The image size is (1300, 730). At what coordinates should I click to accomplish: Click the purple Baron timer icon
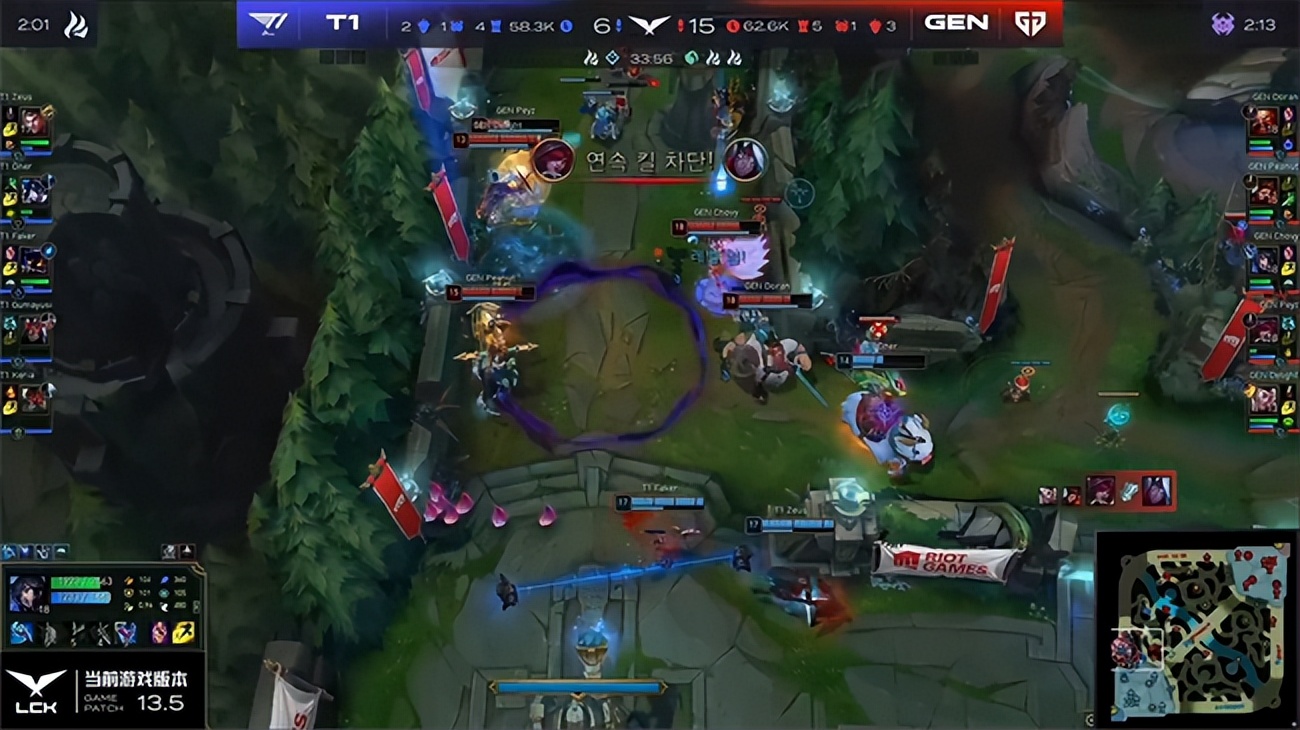coord(1222,24)
